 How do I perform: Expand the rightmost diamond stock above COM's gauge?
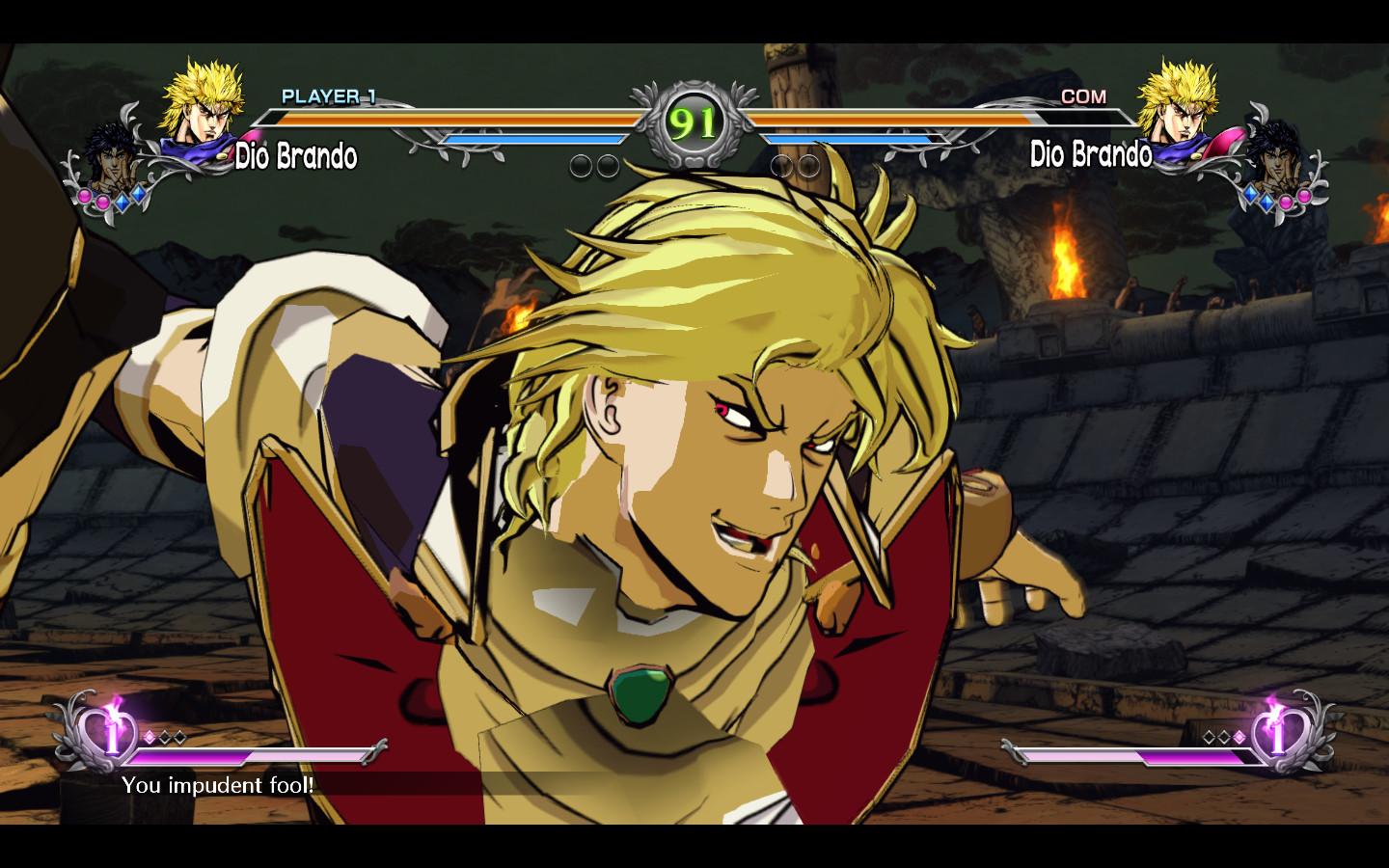(1239, 737)
